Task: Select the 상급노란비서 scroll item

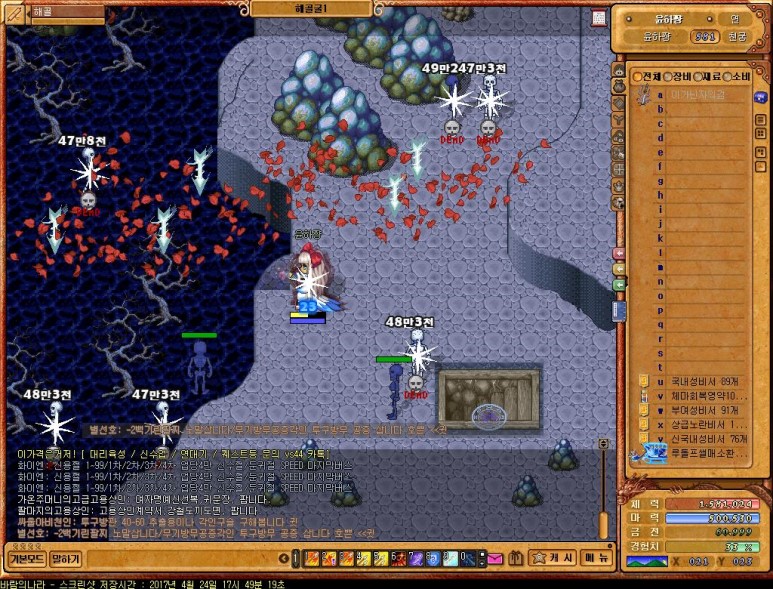Action: [x=704, y=424]
